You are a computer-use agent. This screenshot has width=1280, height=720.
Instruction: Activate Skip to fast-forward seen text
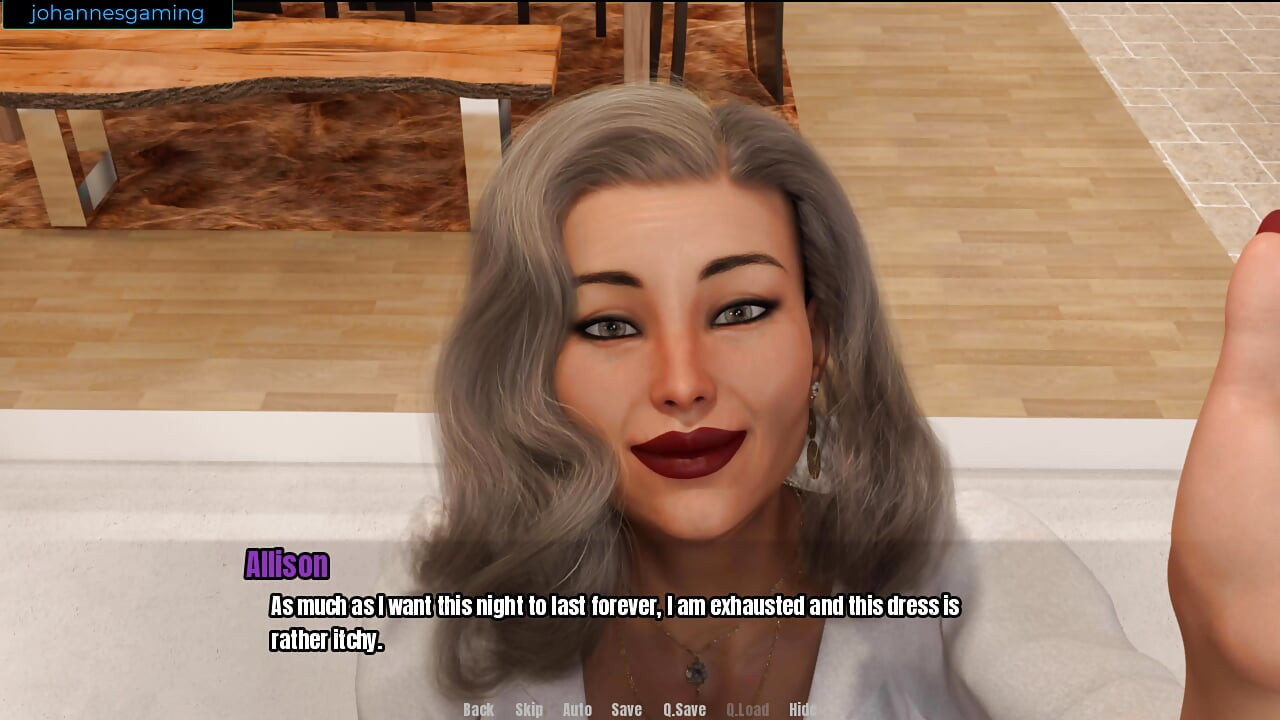point(530,709)
